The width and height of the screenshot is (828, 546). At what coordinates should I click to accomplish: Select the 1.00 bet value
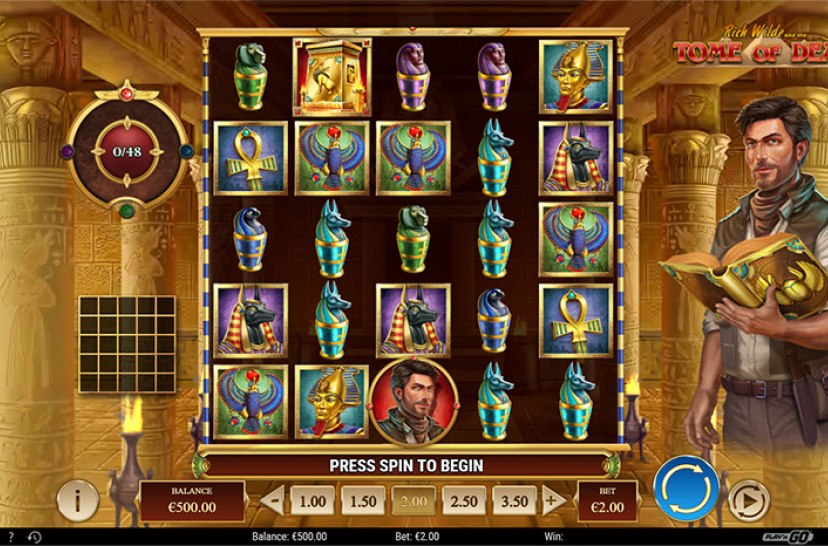pos(313,500)
